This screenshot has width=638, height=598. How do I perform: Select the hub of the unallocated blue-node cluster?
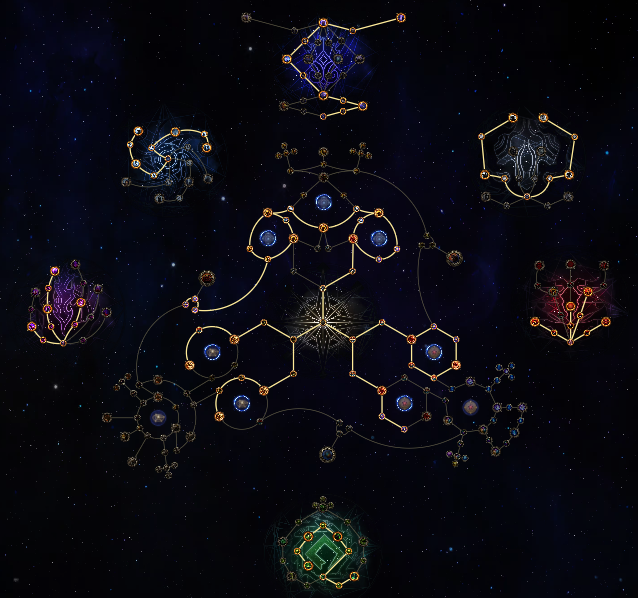click(x=471, y=407)
